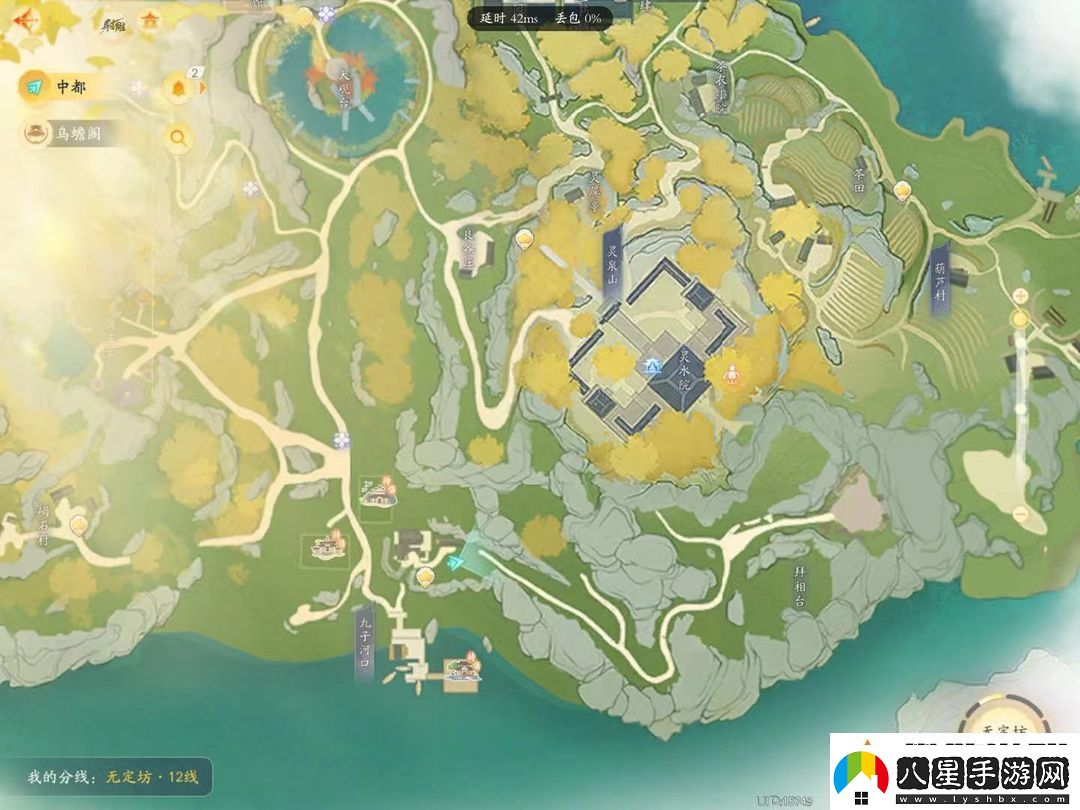The height and width of the screenshot is (810, 1080).
Task: Zoom out the map with minus button
Action: click(1020, 514)
